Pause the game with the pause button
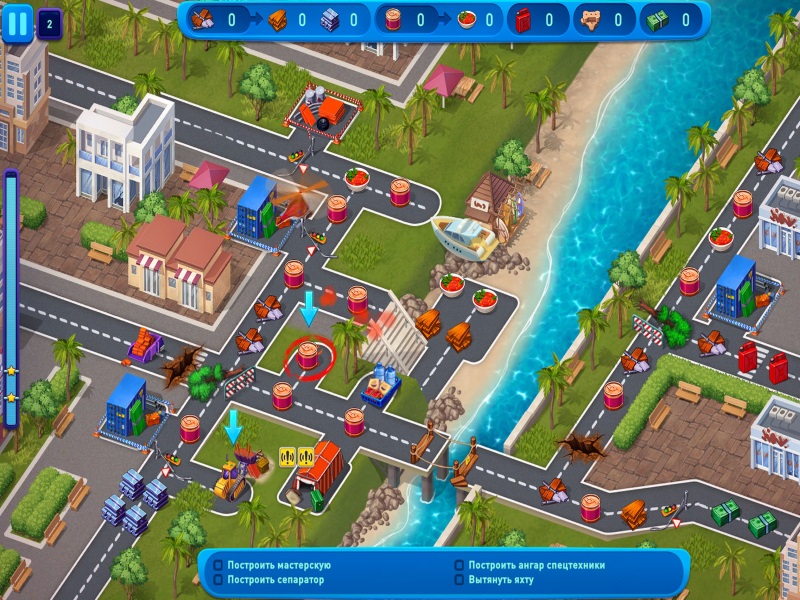Image resolution: width=800 pixels, height=600 pixels. click(x=17, y=23)
